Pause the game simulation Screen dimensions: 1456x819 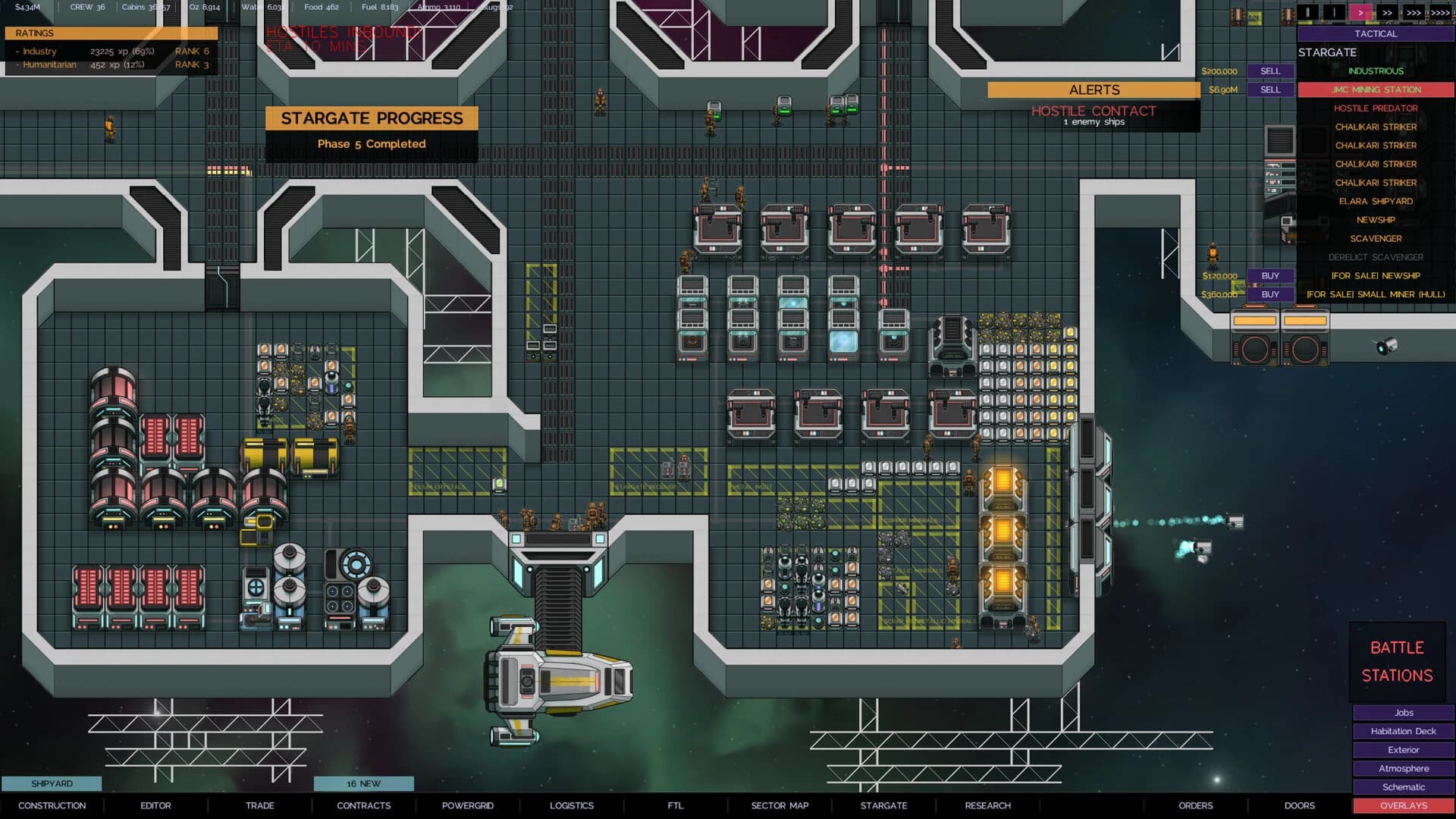coord(1307,13)
